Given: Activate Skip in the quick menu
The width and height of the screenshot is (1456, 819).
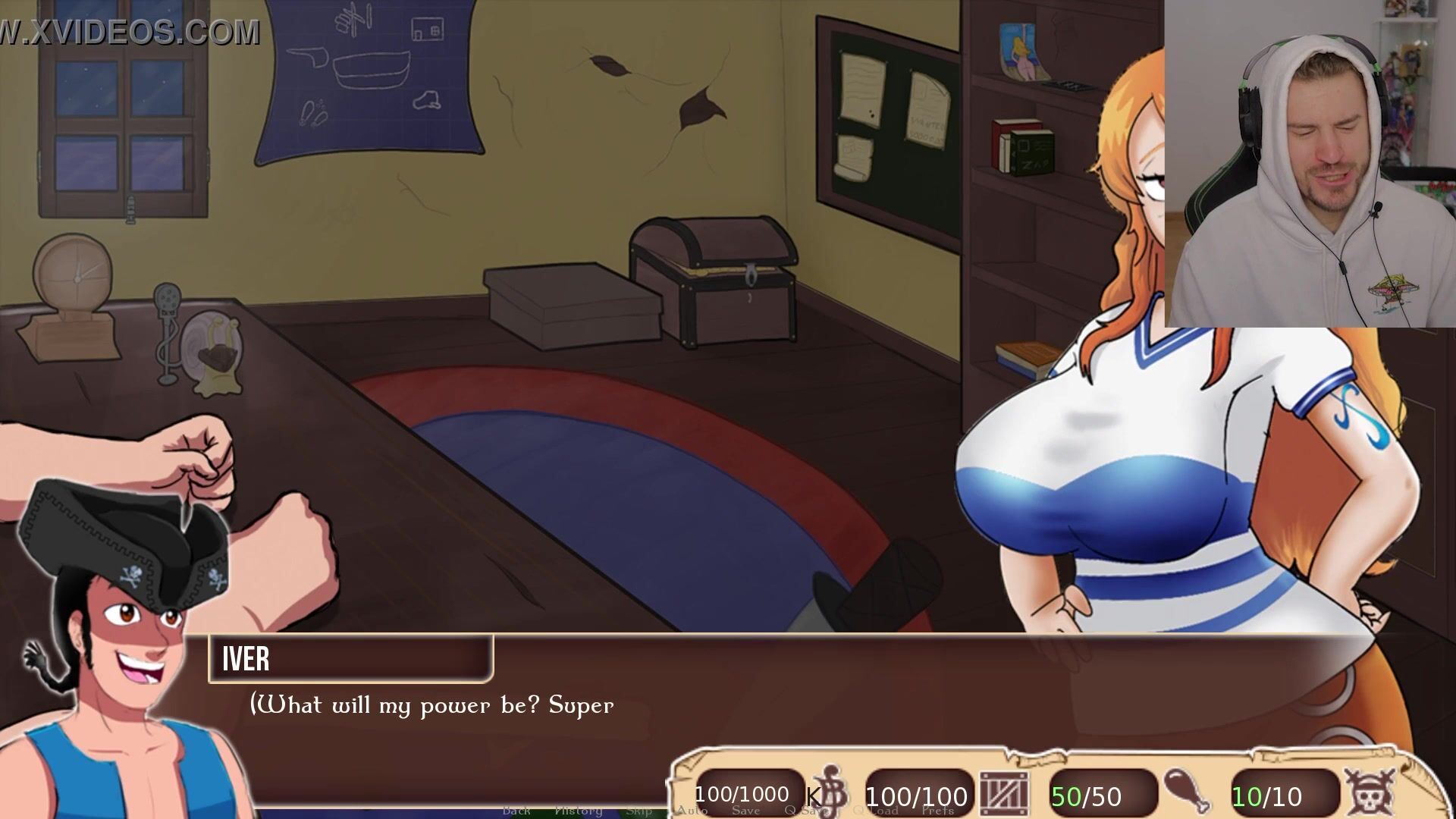Looking at the screenshot, I should click(639, 811).
